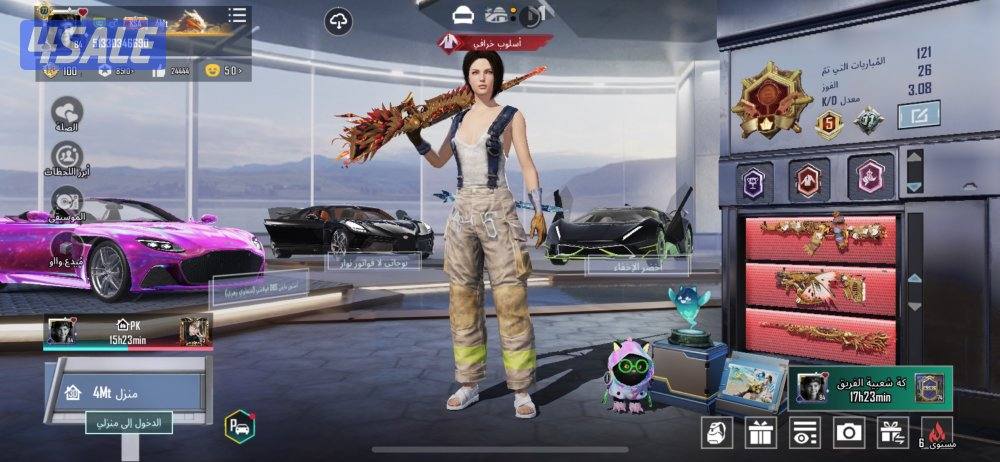Select the purple trophy badge

click(755, 180)
